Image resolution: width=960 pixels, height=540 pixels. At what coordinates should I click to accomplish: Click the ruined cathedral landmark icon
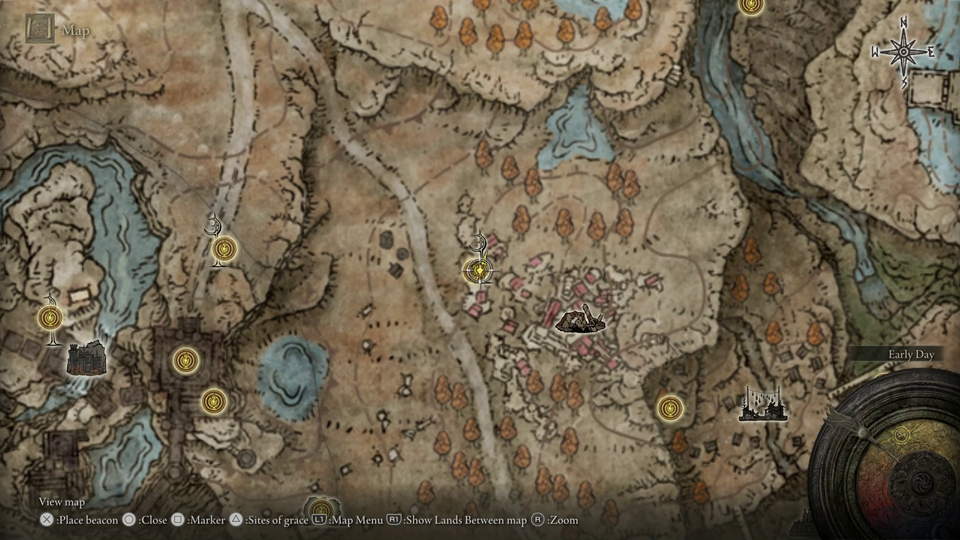[759, 405]
